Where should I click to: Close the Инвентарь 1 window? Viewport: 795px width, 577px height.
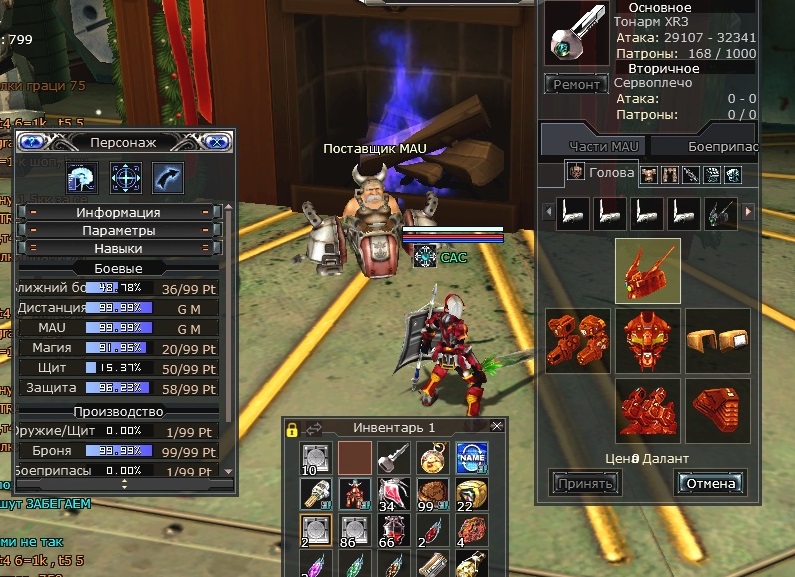pos(497,426)
